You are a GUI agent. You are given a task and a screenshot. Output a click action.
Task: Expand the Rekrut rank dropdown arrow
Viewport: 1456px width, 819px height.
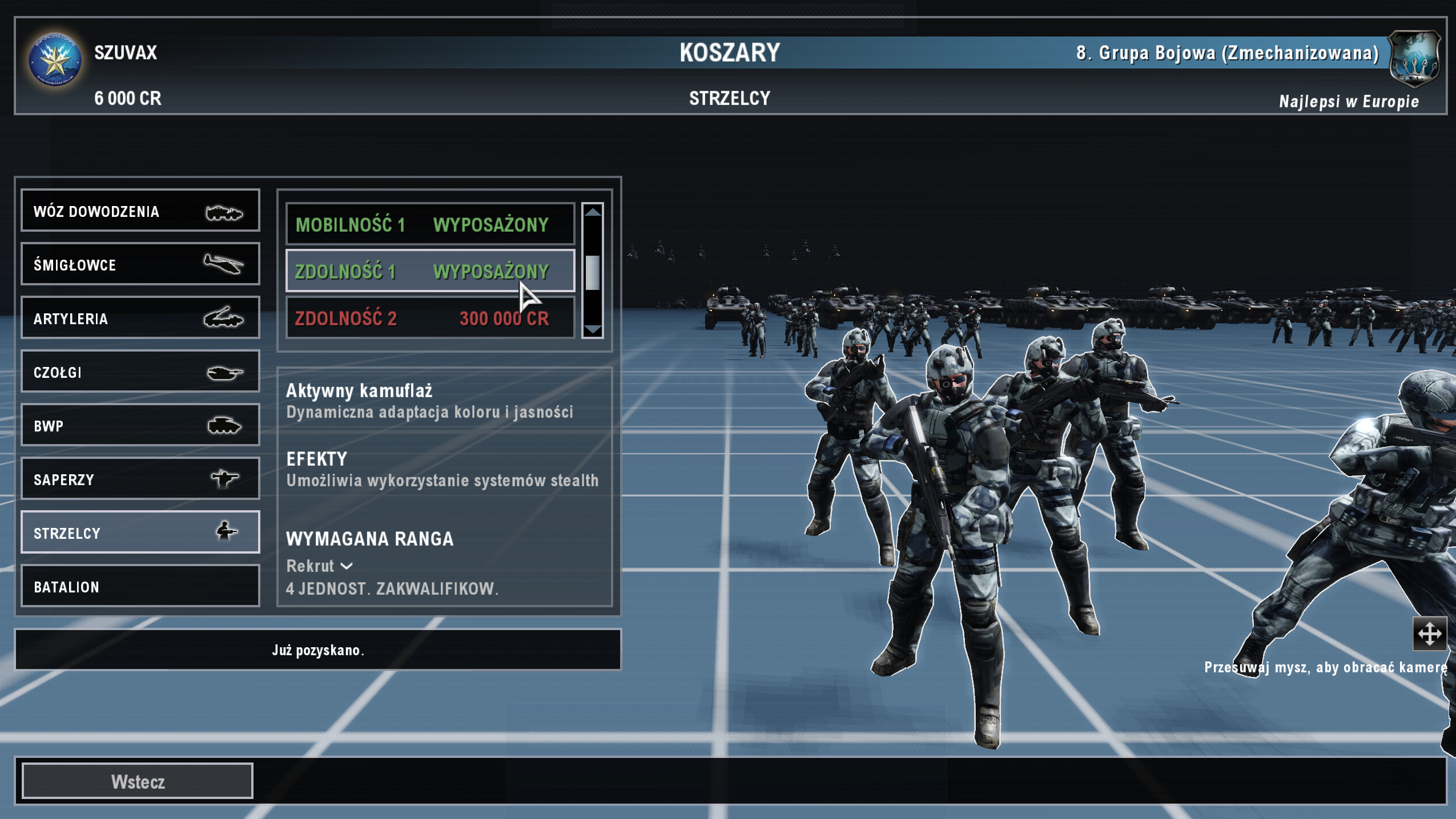click(347, 566)
